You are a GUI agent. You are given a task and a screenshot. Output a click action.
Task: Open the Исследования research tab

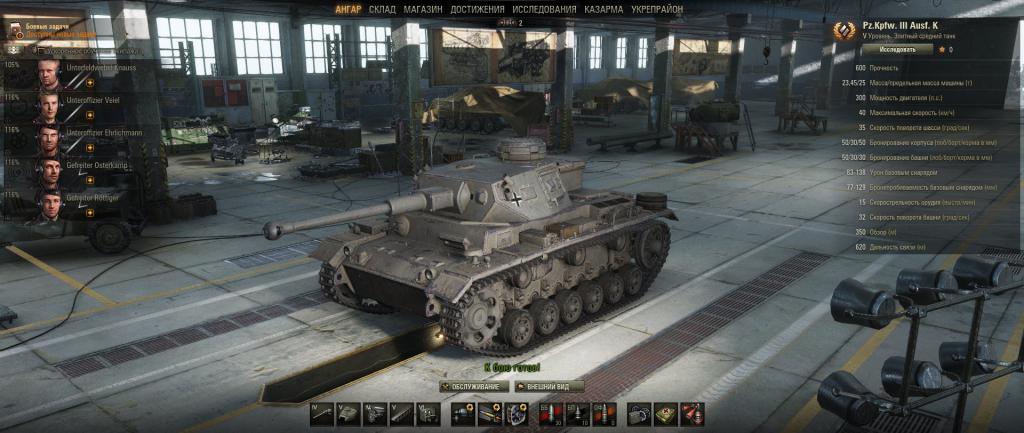(543, 9)
